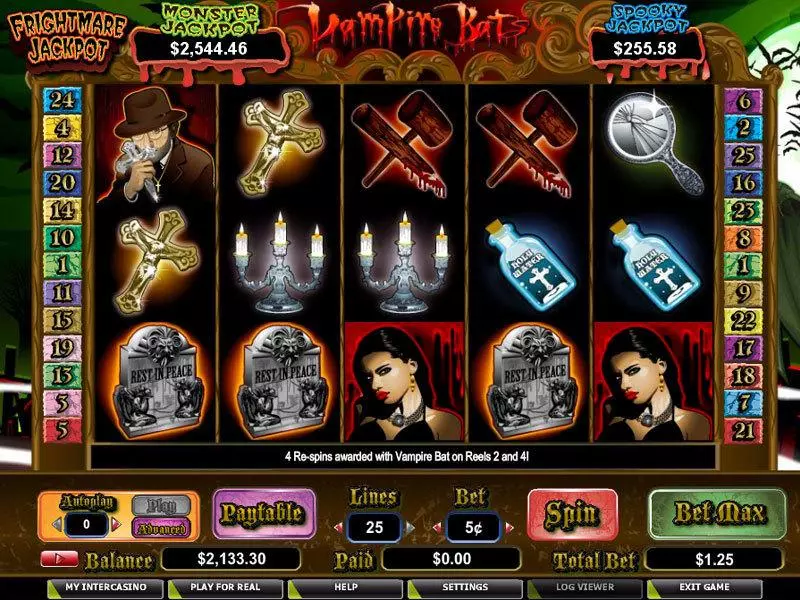Open the Log Viewer
This screenshot has height=600, width=800.
click(x=585, y=587)
